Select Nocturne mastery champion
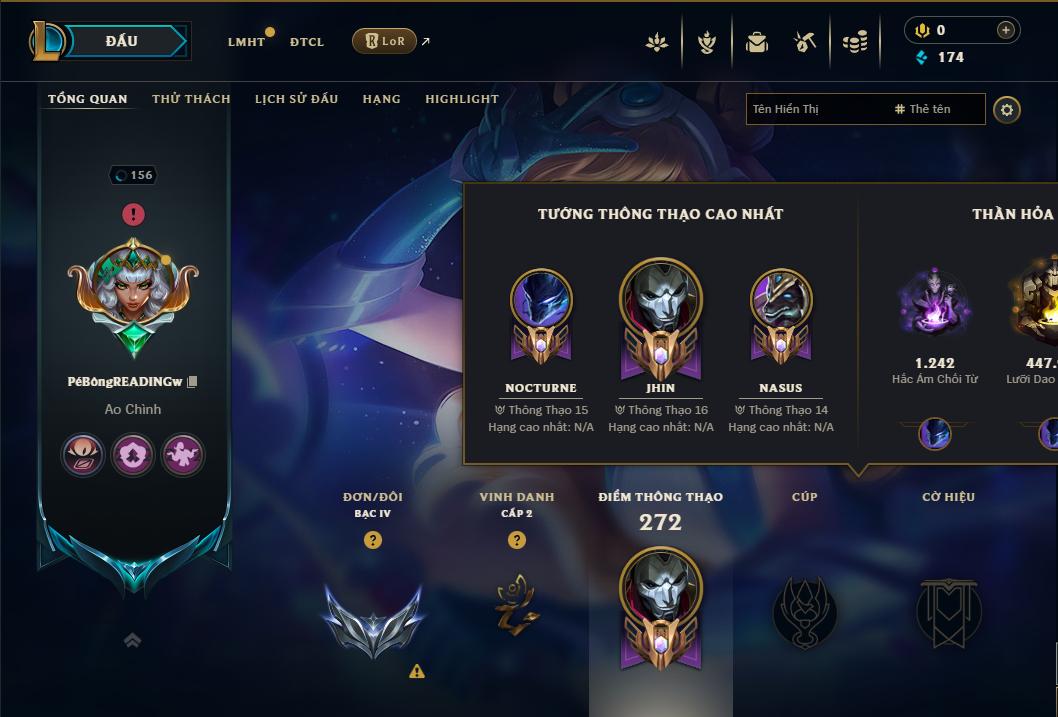 coord(541,310)
